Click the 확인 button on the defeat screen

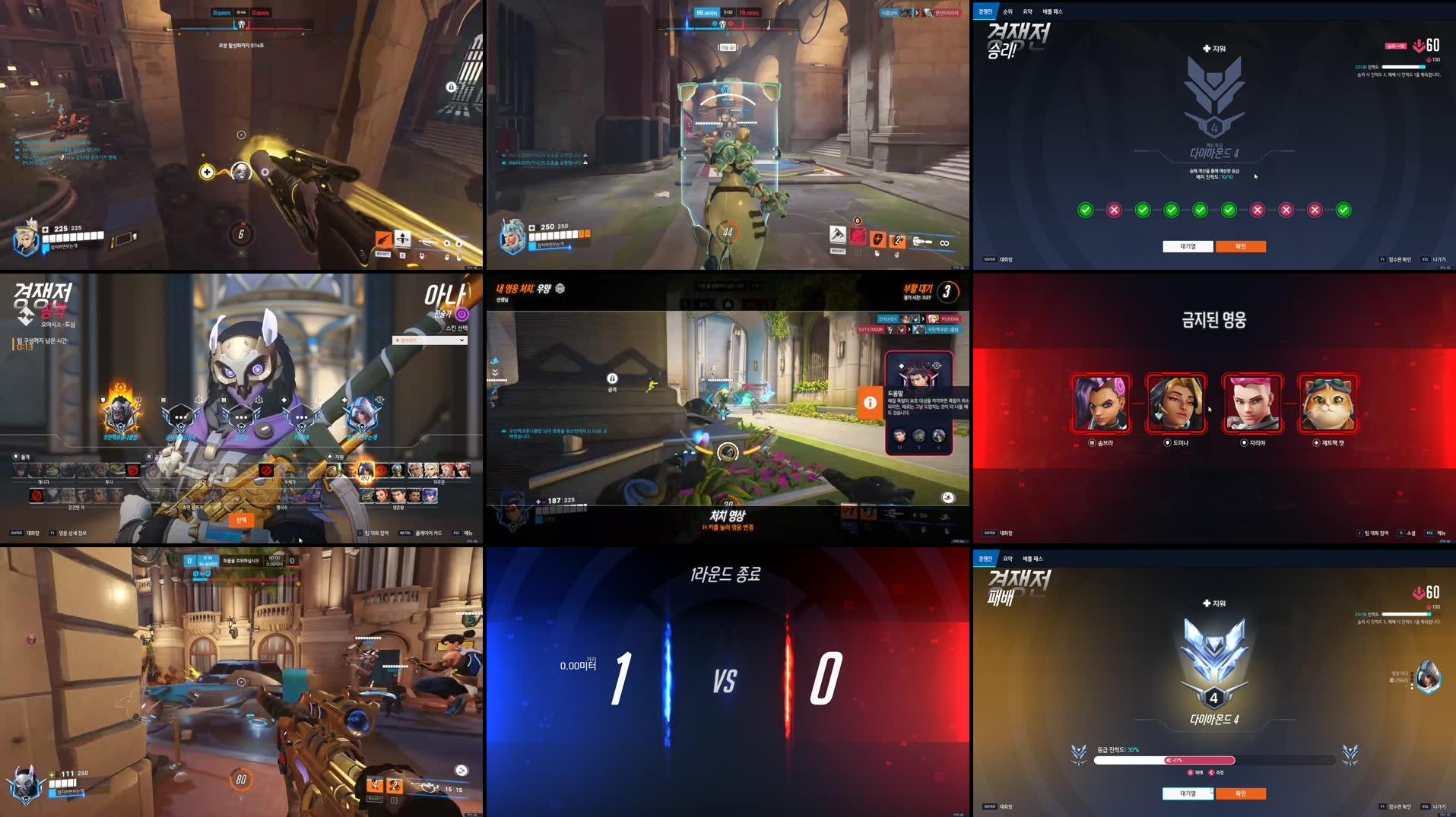tap(1242, 793)
